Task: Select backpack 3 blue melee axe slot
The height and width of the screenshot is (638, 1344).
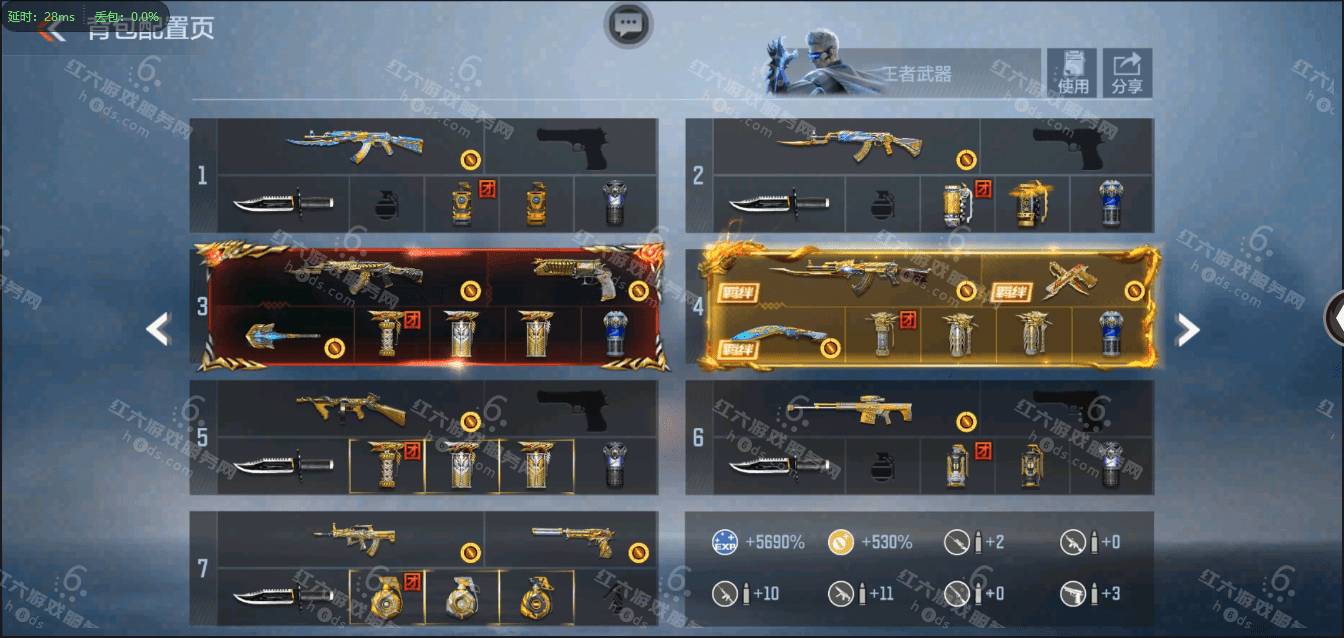Action: [x=284, y=335]
